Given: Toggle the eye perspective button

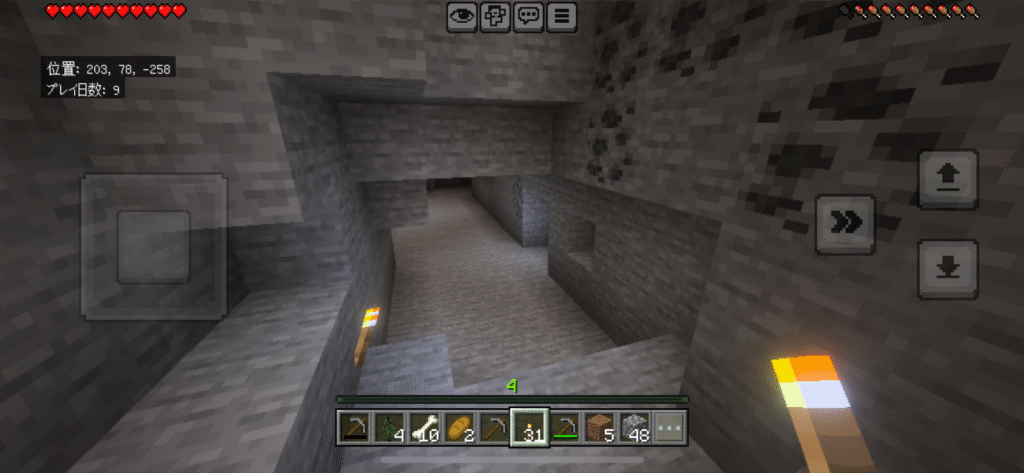Looking at the screenshot, I should (461, 16).
